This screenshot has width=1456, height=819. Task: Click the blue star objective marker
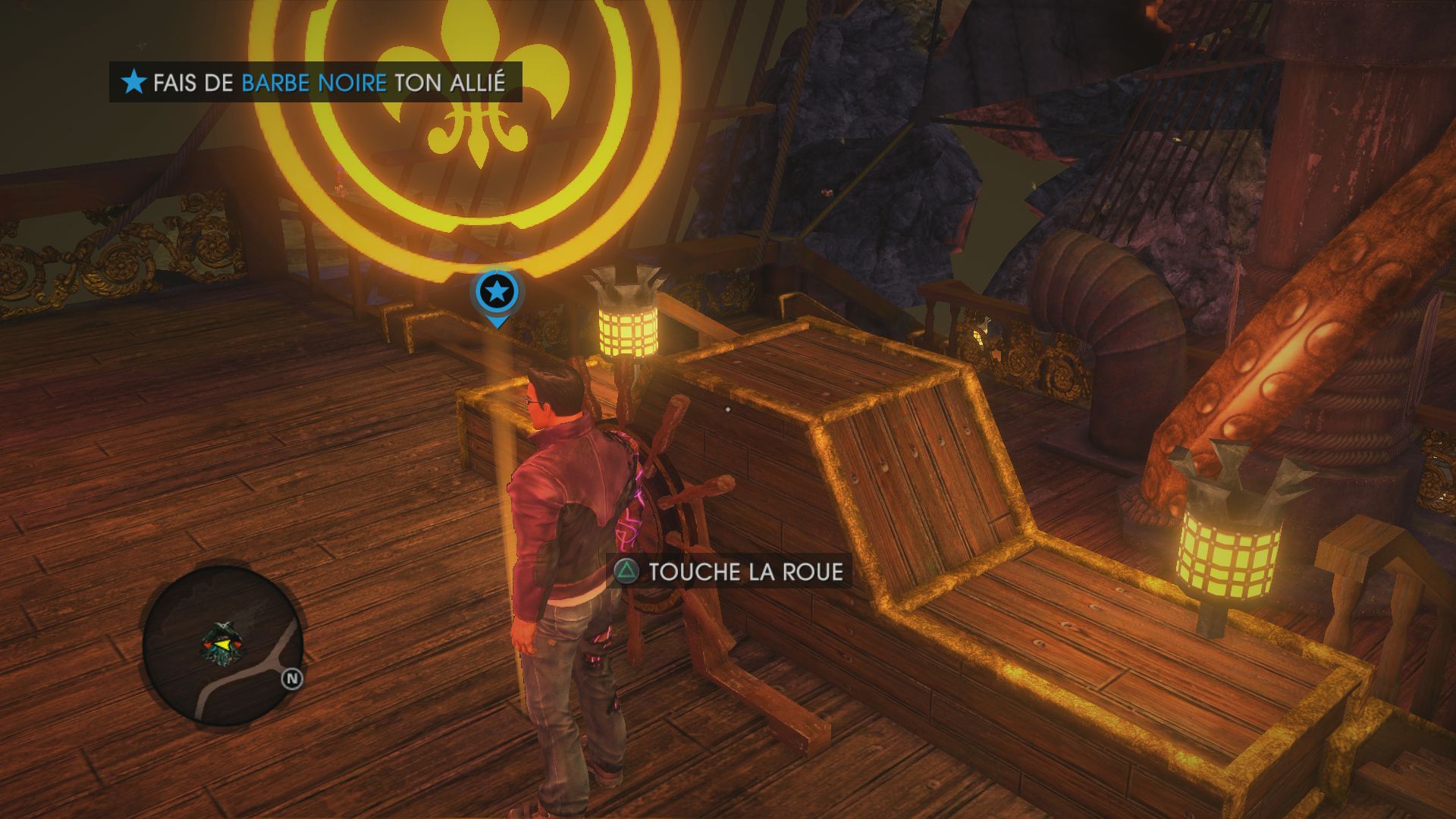(497, 292)
